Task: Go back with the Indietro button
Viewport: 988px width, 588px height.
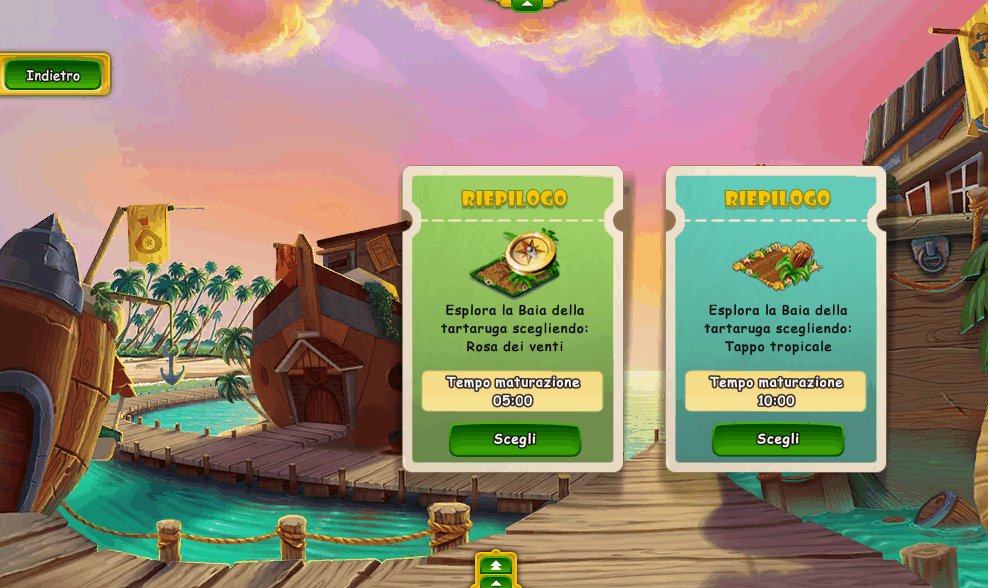Action: 53,75
